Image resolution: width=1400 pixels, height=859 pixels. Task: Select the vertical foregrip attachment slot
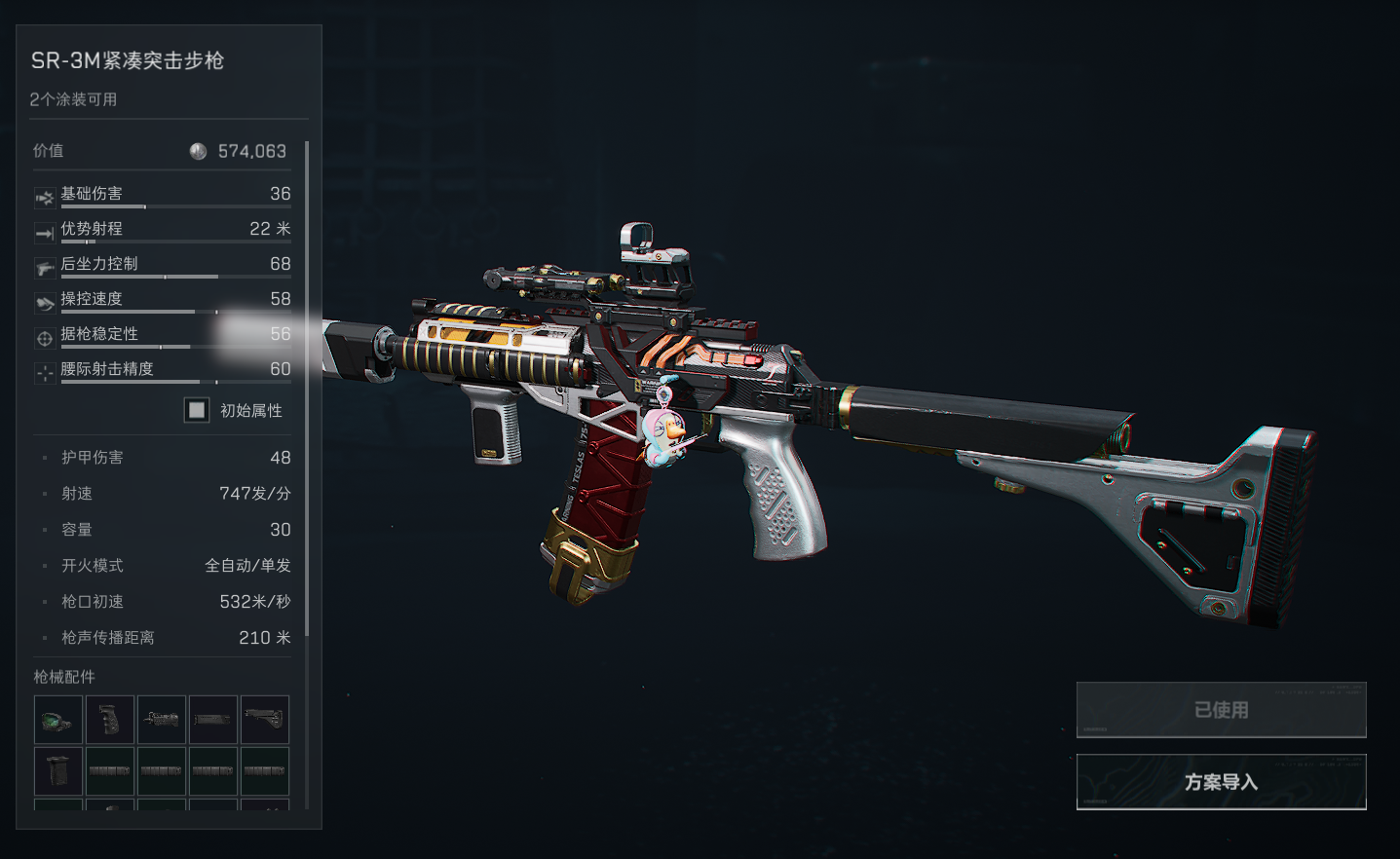coord(58,771)
